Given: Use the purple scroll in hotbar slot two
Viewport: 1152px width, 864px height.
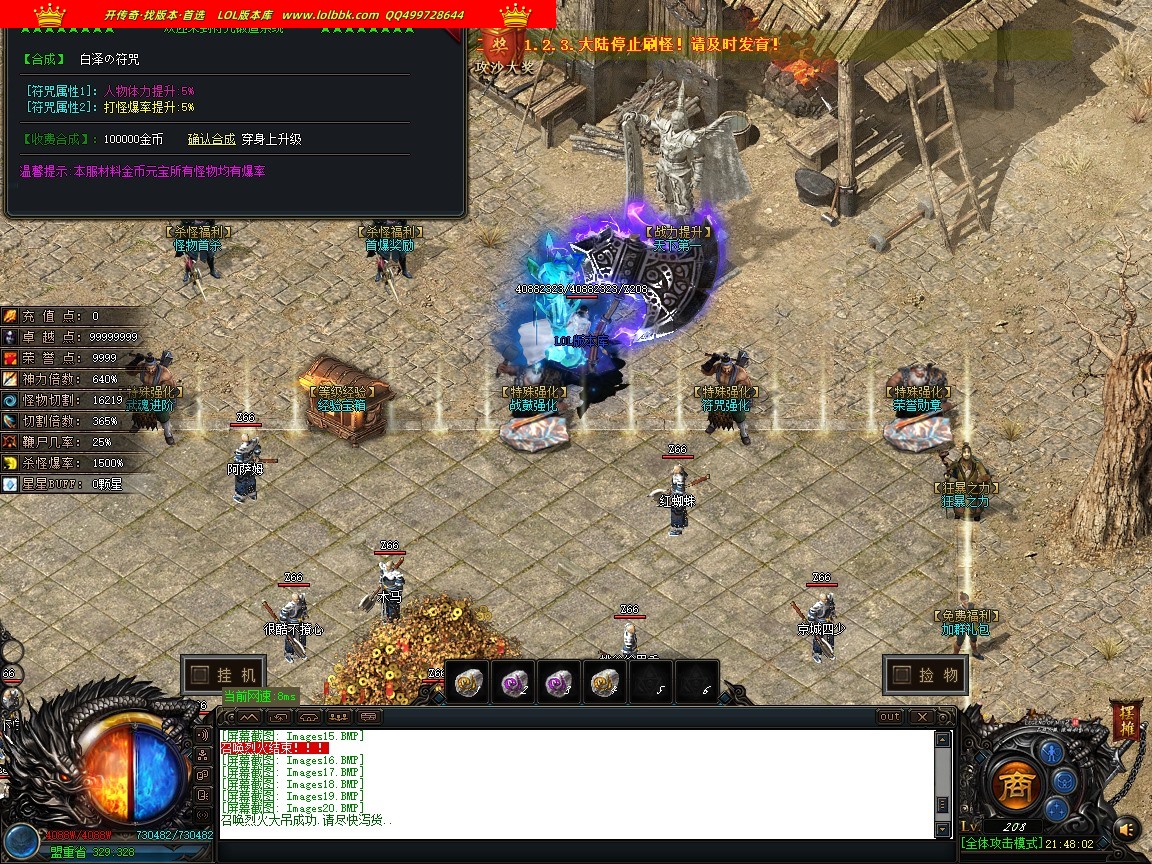Looking at the screenshot, I should [x=513, y=682].
